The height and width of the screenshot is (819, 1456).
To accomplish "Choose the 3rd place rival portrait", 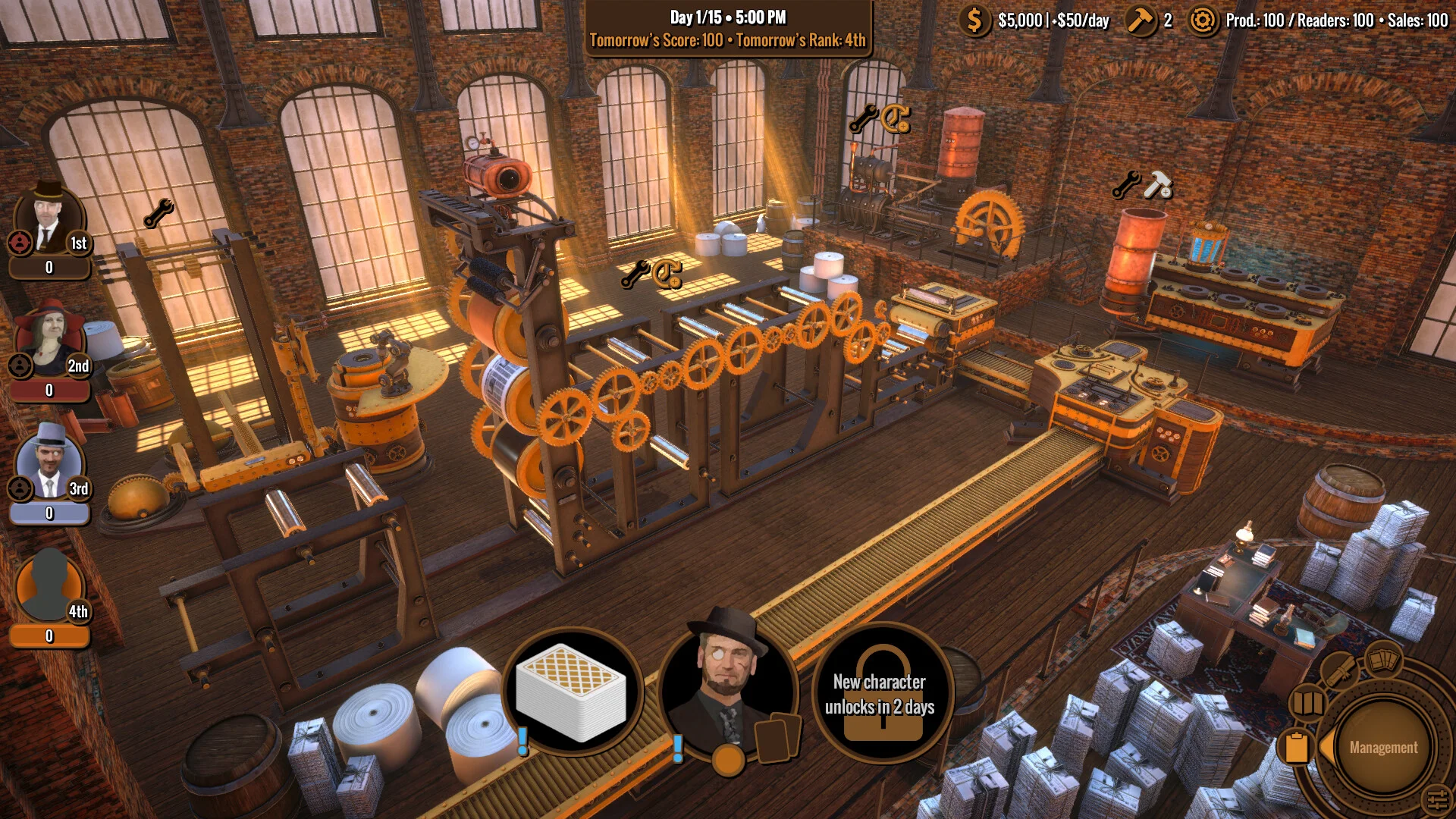I will click(x=49, y=464).
